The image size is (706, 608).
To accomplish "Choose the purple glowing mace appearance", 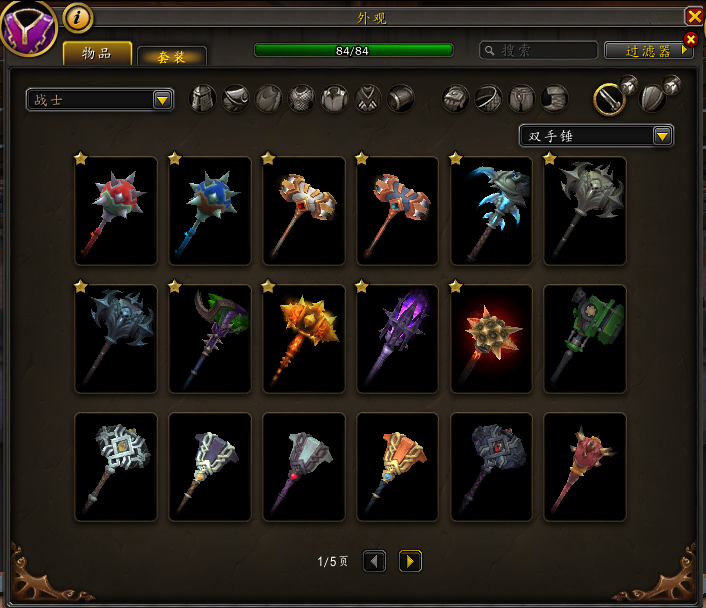I will pyautogui.click(x=398, y=339).
